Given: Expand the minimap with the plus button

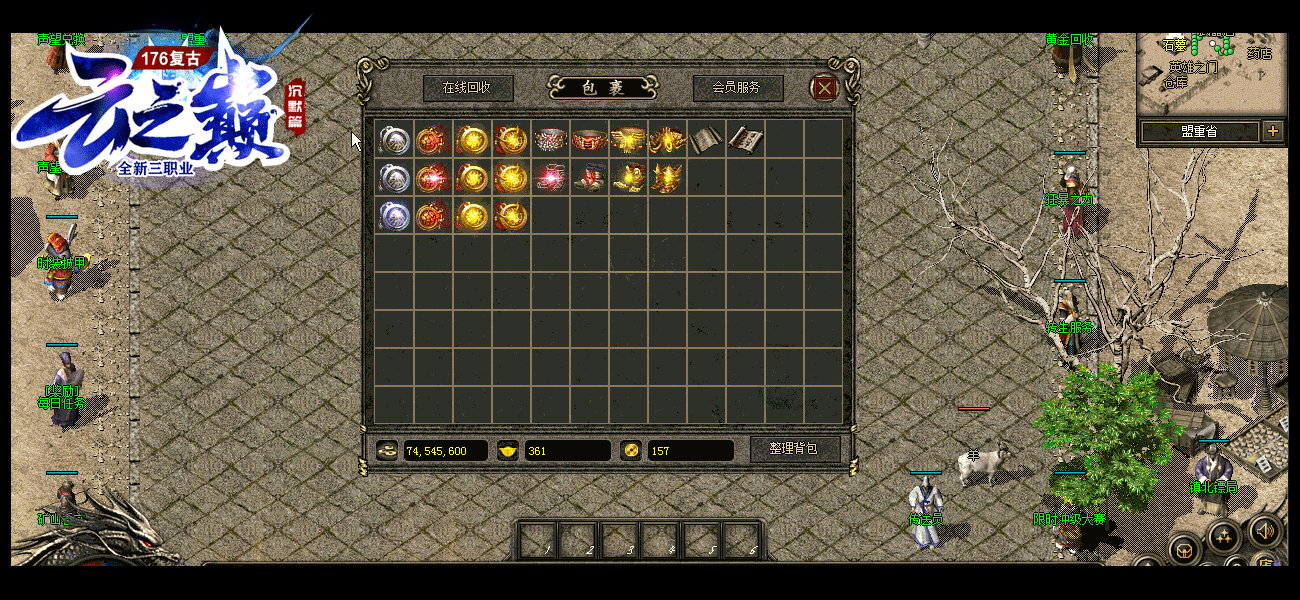Looking at the screenshot, I should pos(1273,131).
